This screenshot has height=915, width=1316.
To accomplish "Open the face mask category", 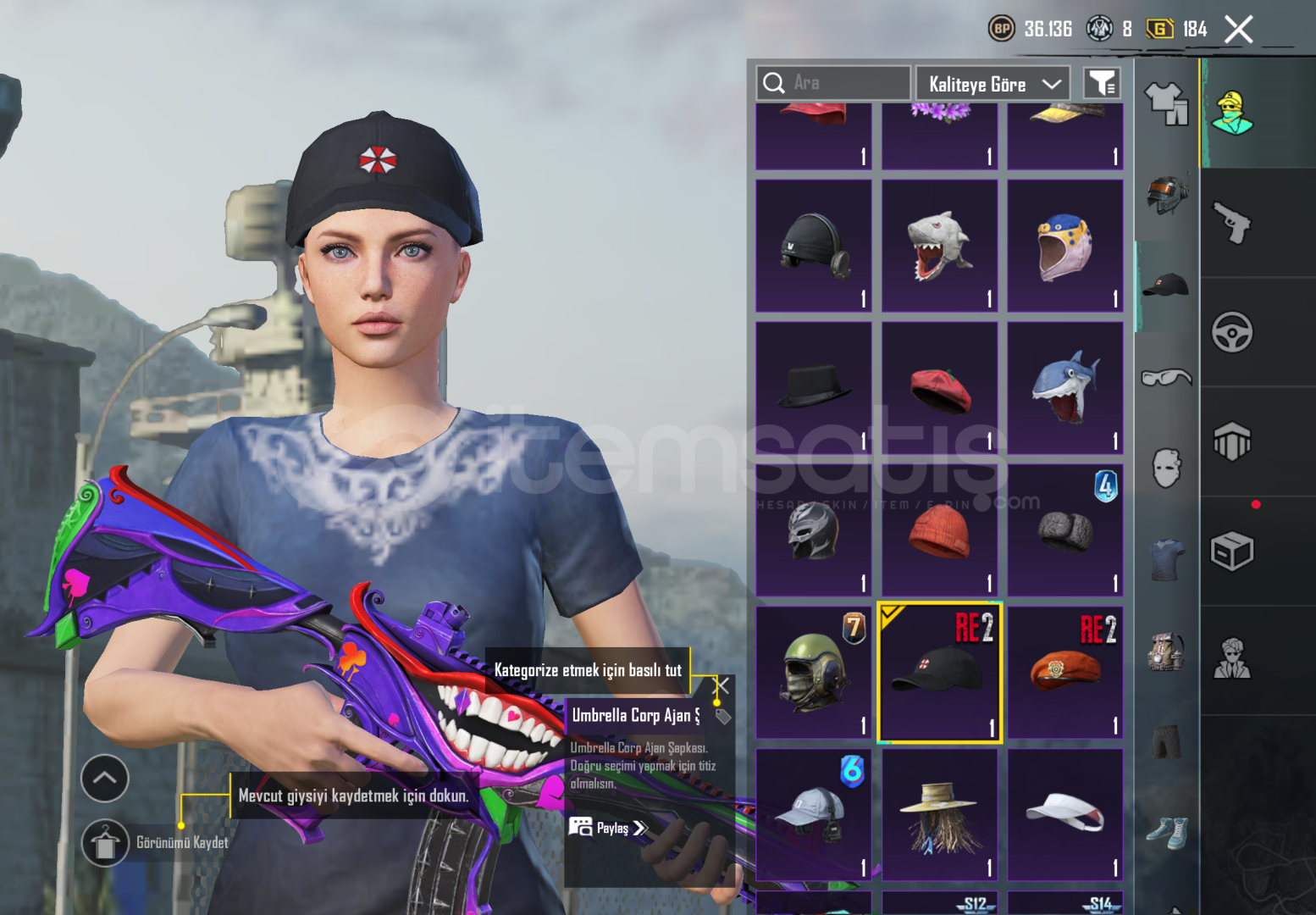I will [x=1166, y=468].
